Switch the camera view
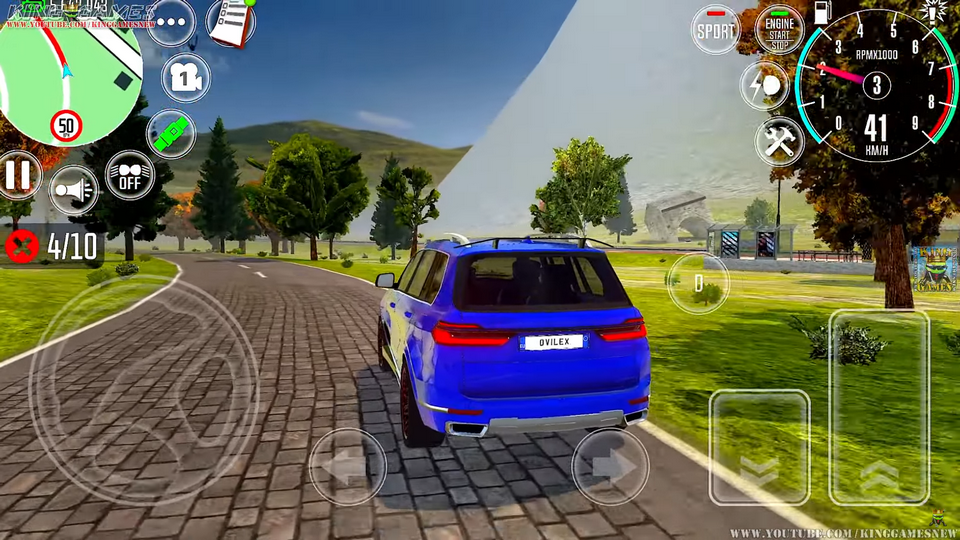 click(185, 78)
